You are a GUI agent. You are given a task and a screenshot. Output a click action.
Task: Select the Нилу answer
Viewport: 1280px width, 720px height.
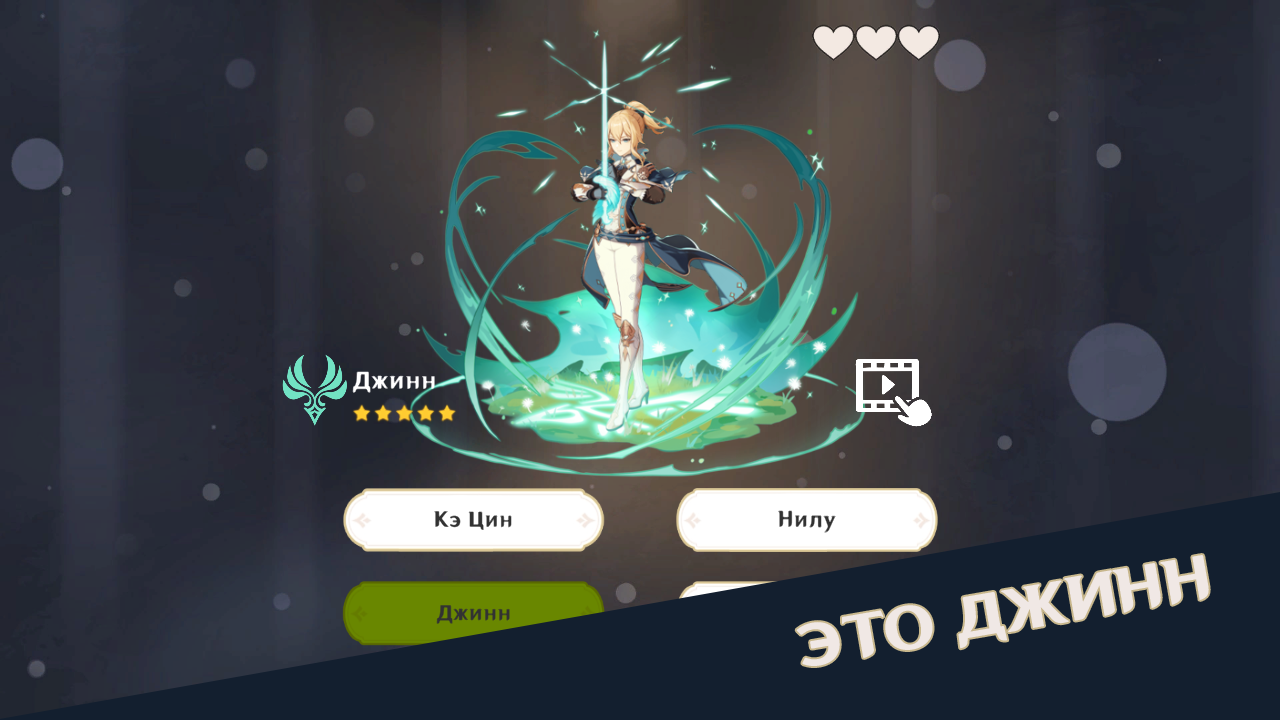coord(806,518)
